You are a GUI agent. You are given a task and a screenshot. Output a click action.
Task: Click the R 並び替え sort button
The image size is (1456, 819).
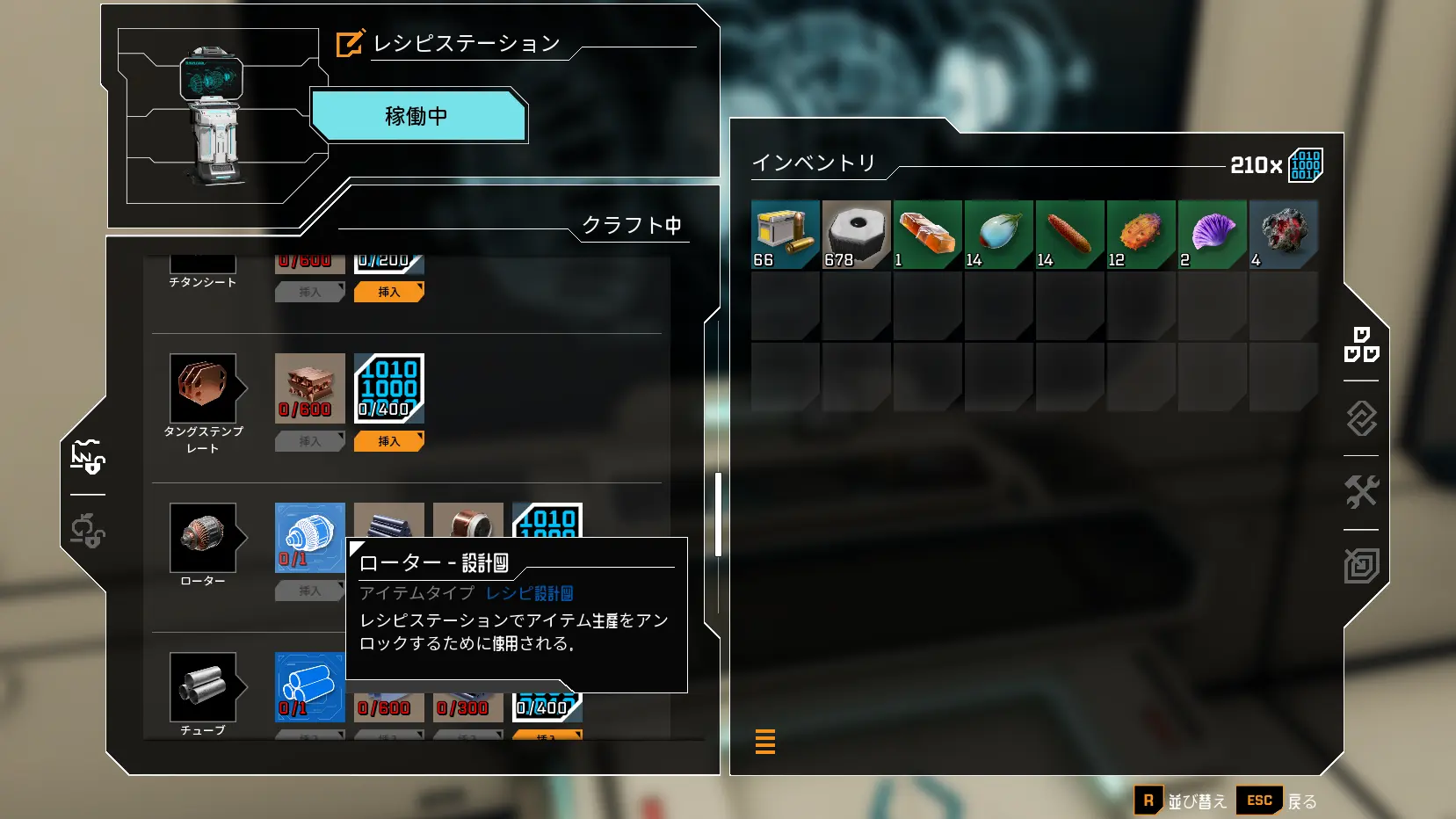[x=1148, y=801]
